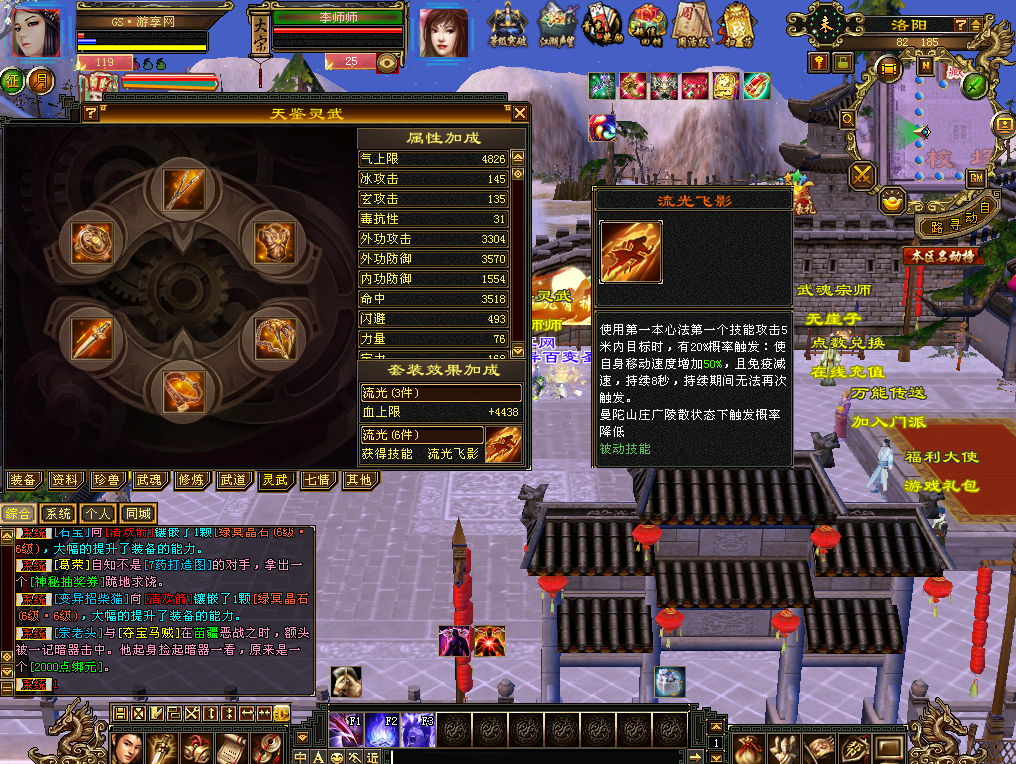Show the 系统 chat channel

pos(58,513)
